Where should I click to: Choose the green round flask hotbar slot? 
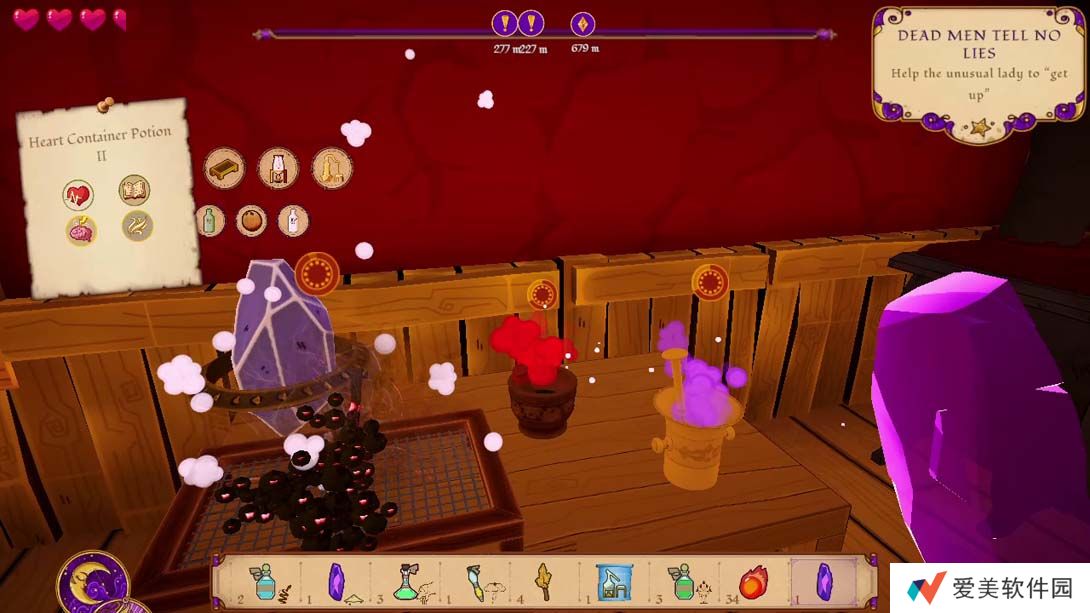407,581
